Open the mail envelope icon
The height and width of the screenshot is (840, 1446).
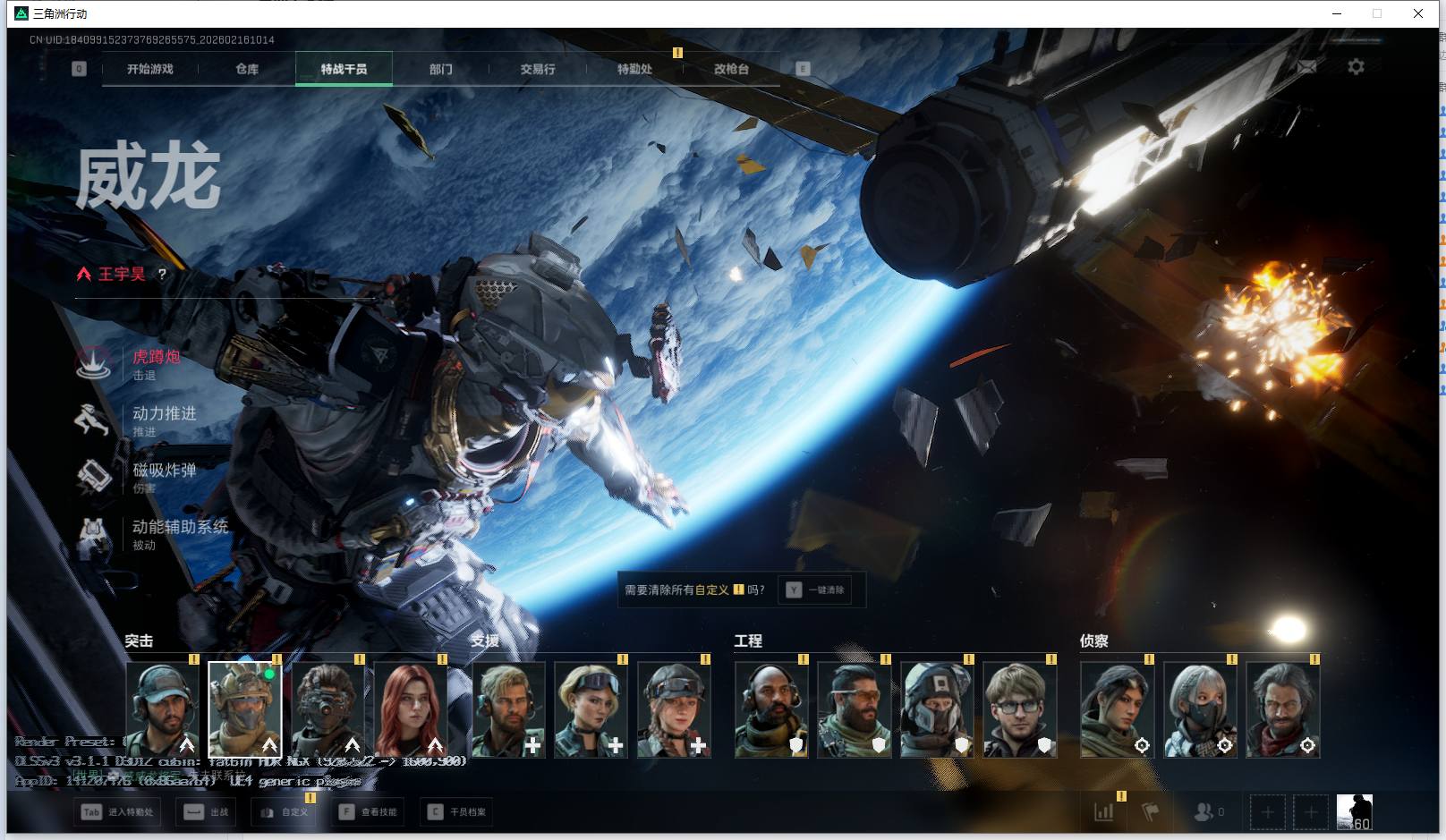(x=1307, y=67)
